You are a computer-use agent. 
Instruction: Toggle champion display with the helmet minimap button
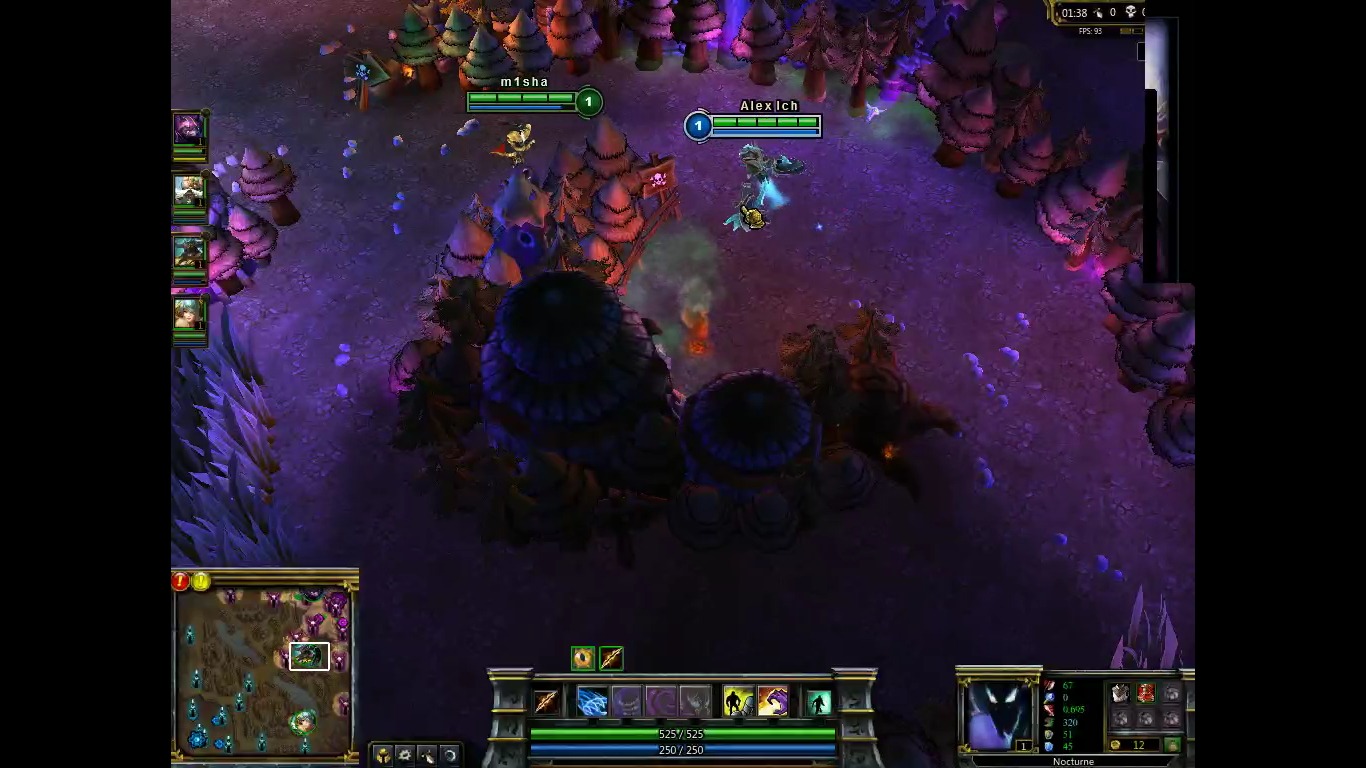(383, 754)
